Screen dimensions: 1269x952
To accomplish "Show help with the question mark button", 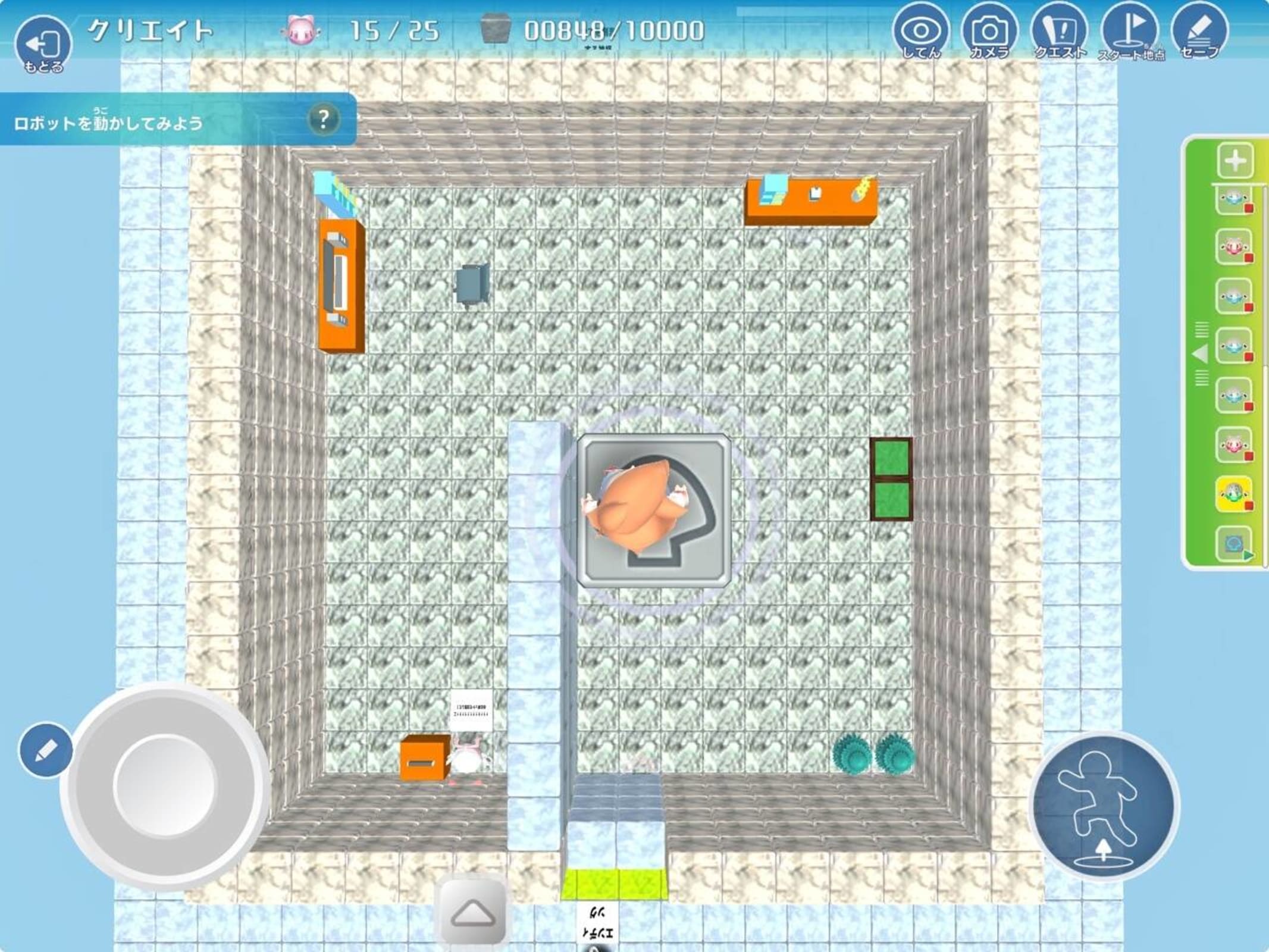I will pos(323,120).
